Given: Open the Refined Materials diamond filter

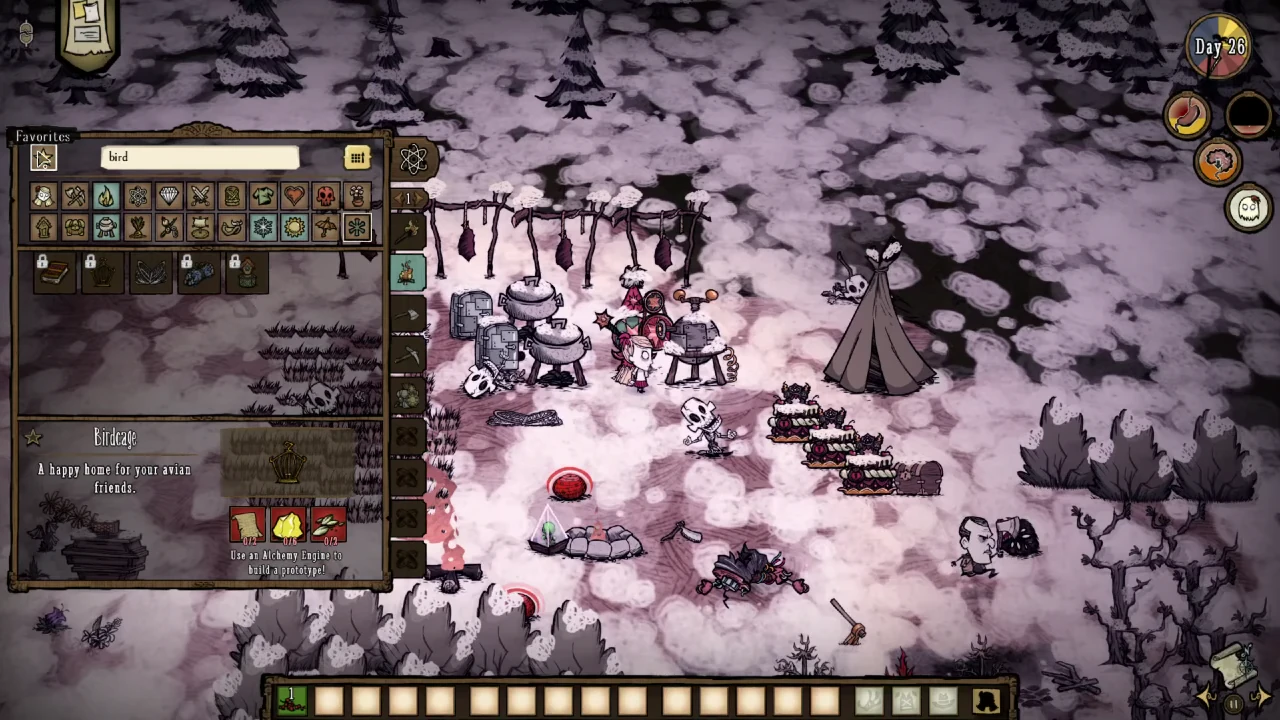Looking at the screenshot, I should [169, 196].
